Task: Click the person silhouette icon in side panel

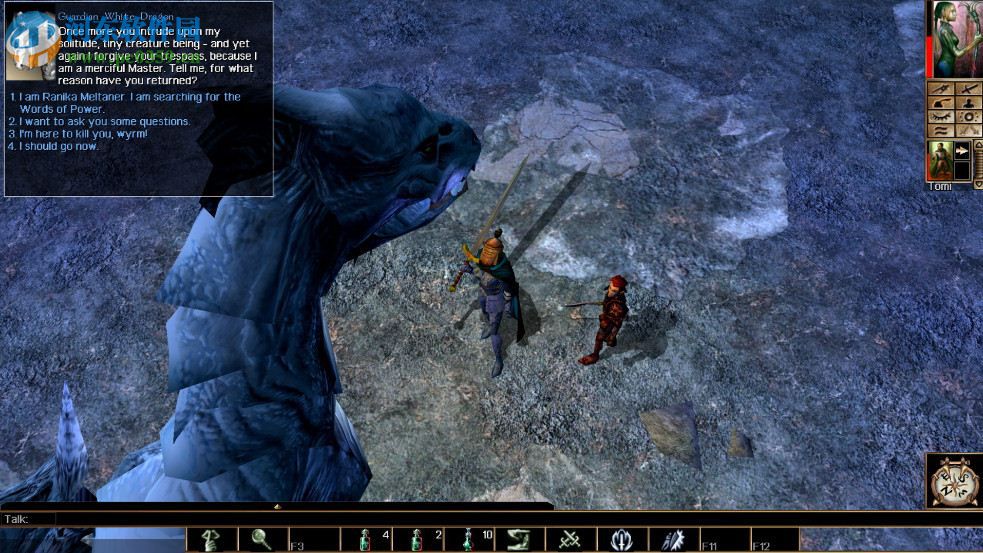Action: [x=967, y=102]
